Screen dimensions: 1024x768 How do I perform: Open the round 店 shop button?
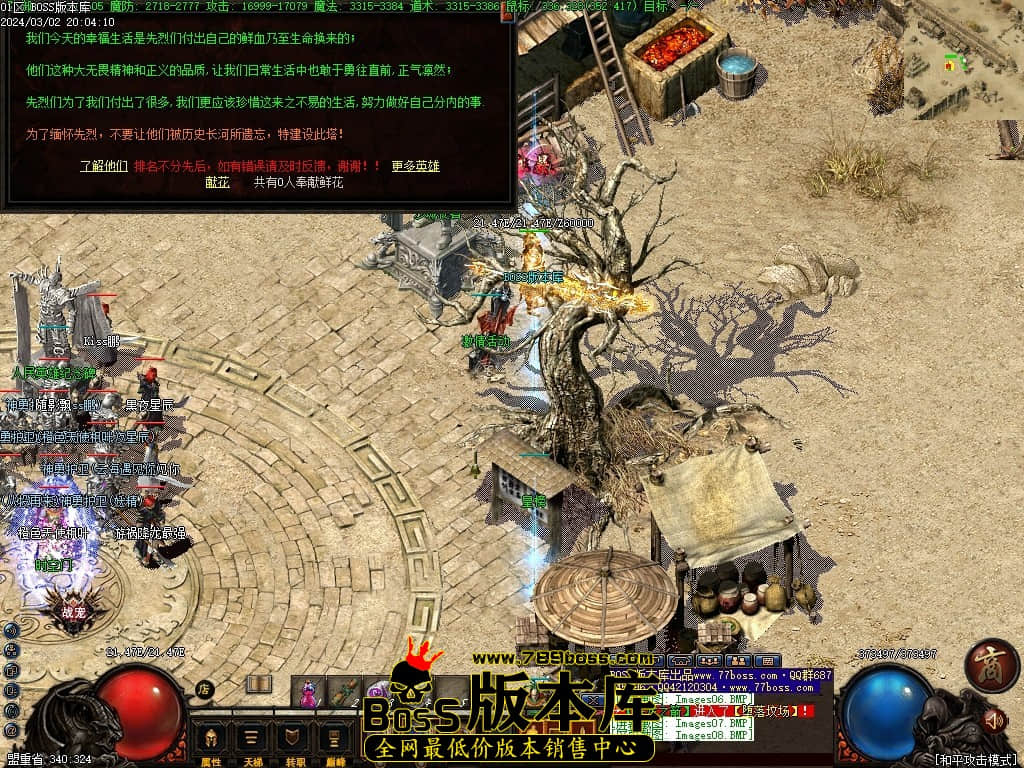tap(204, 689)
